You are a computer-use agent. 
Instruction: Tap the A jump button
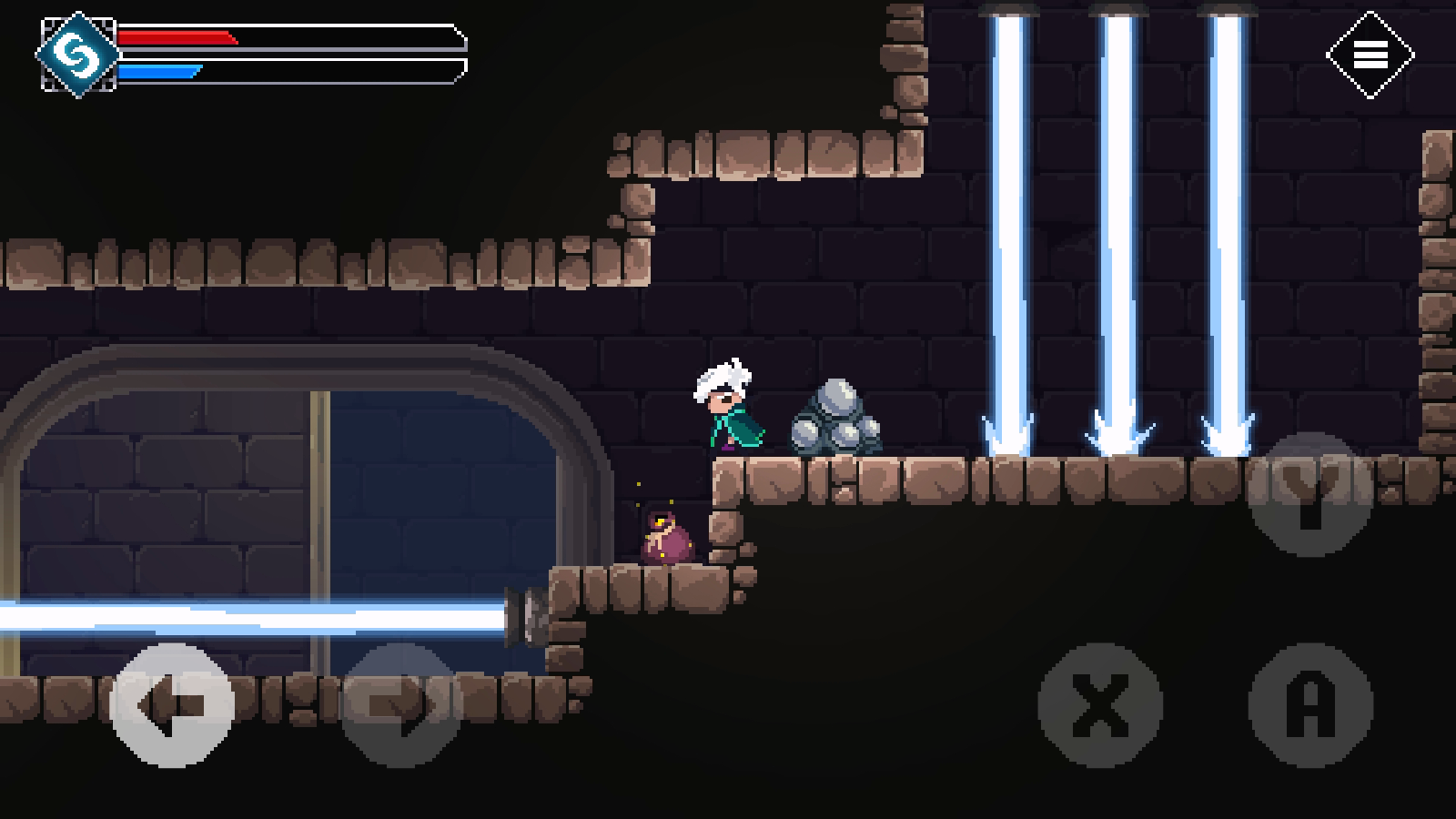(x=1310, y=705)
